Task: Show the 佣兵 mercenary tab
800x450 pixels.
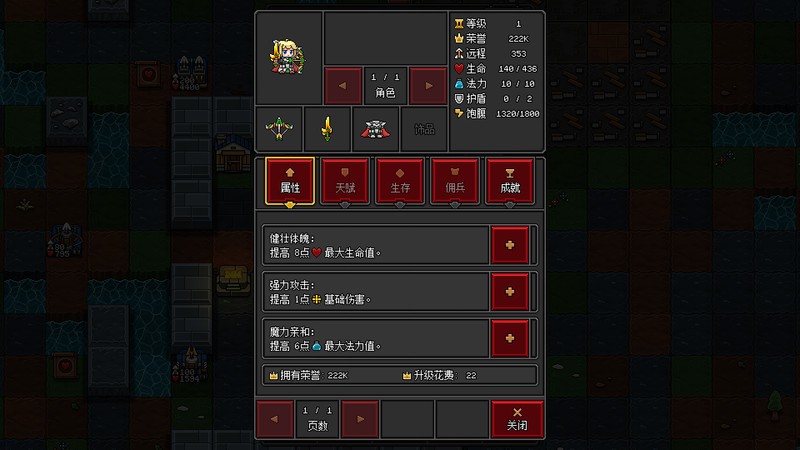Action: pos(455,181)
